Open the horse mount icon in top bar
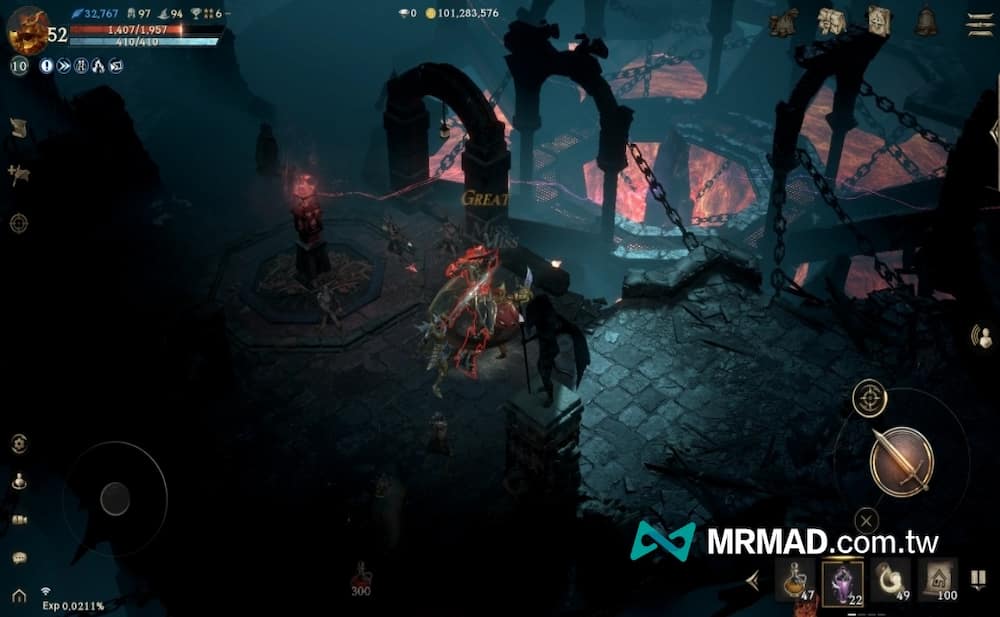1000x617 pixels. pyautogui.click(x=783, y=22)
